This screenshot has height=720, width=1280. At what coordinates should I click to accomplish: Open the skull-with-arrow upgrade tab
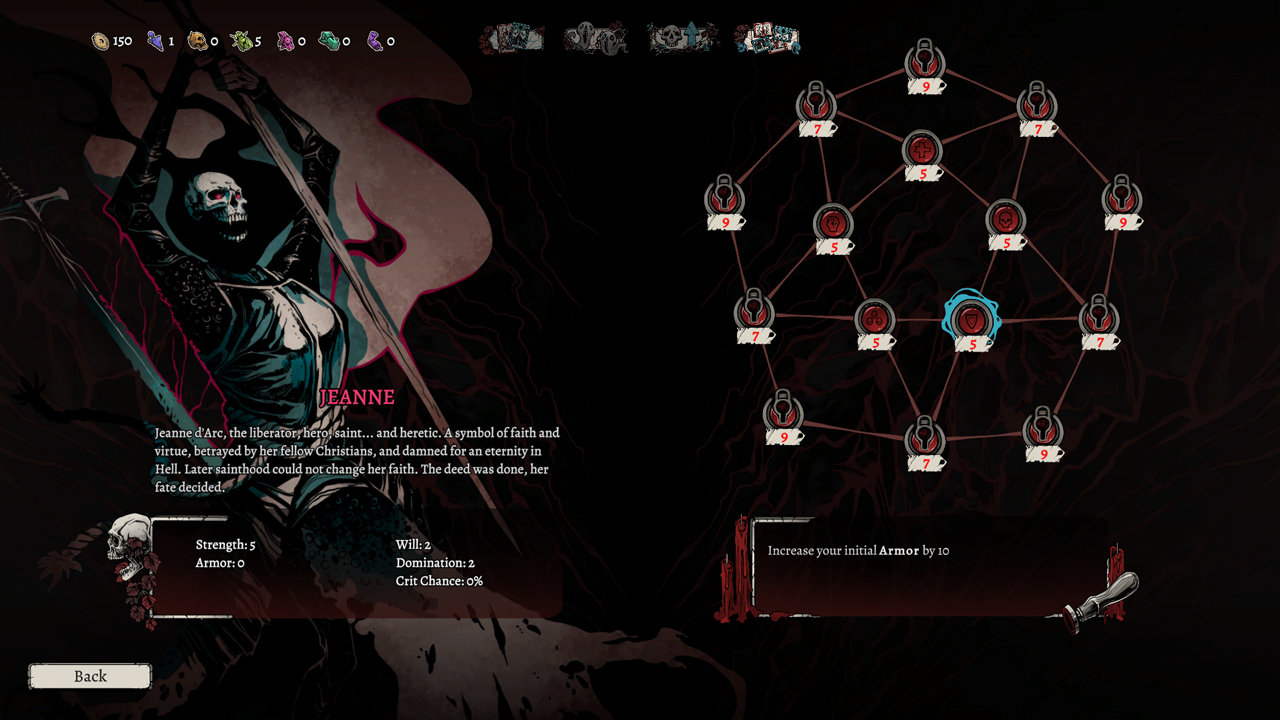pos(682,38)
